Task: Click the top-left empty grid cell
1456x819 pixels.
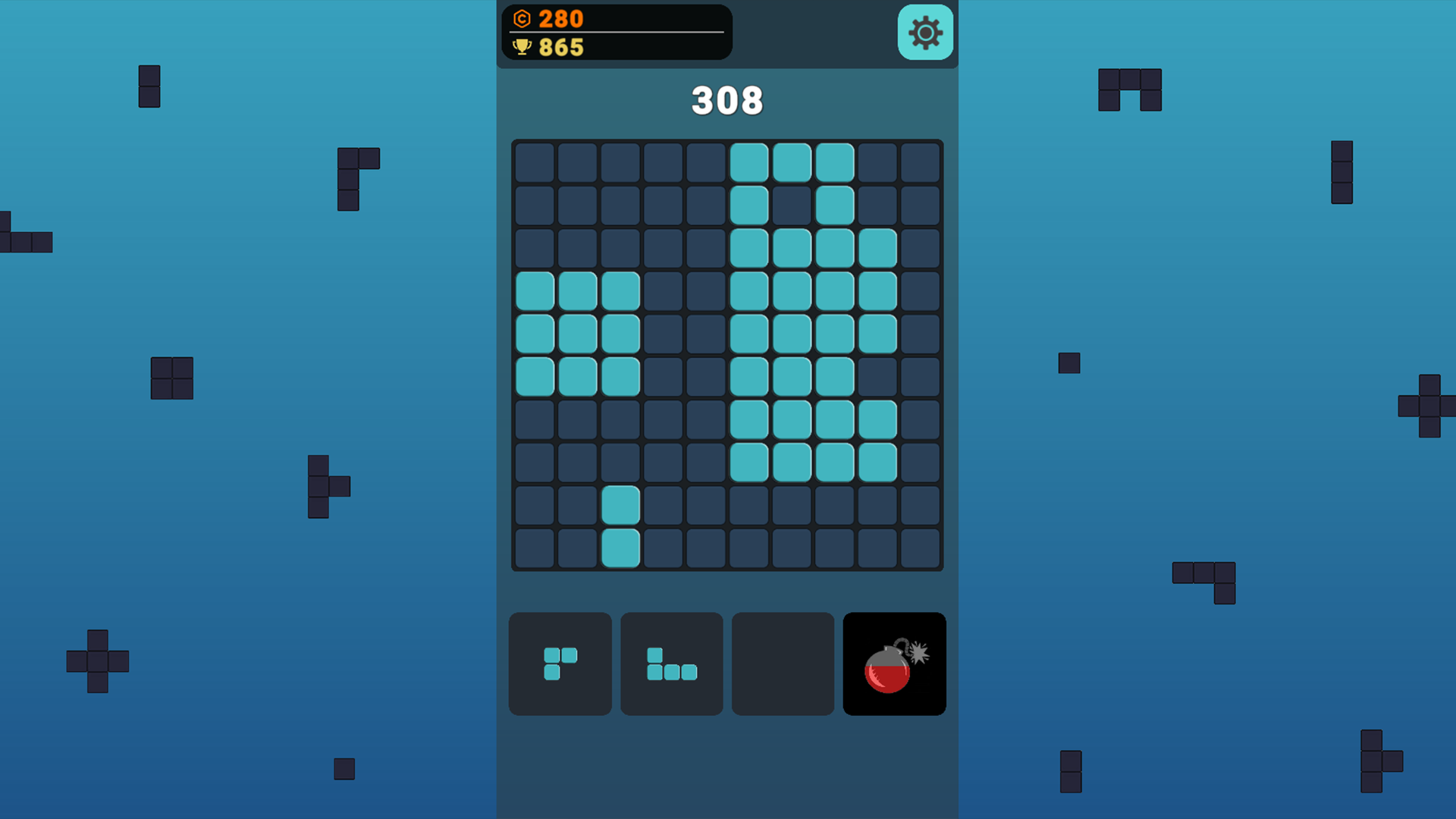Action: pos(535,162)
